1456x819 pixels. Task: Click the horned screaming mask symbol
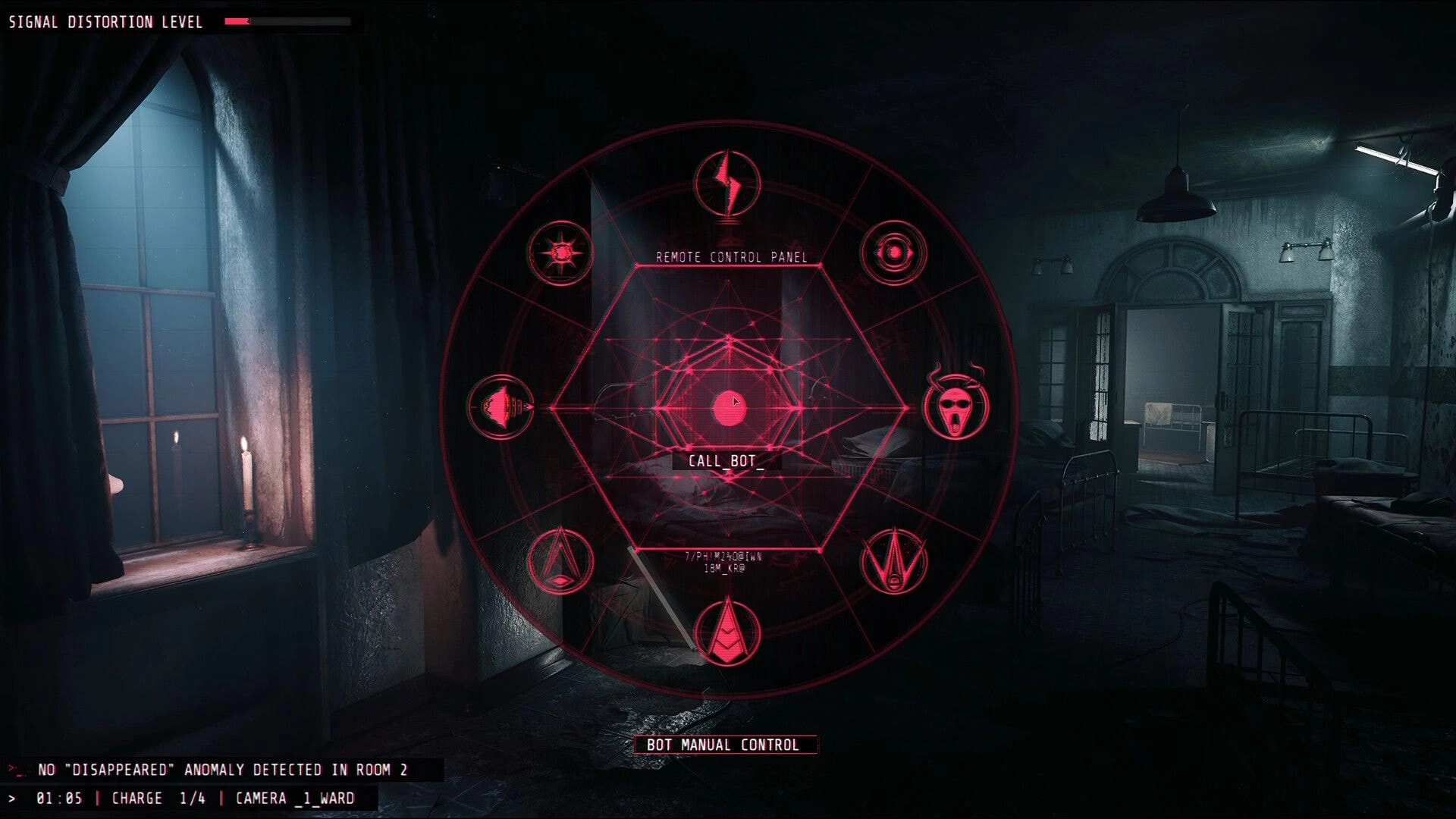pos(957,406)
